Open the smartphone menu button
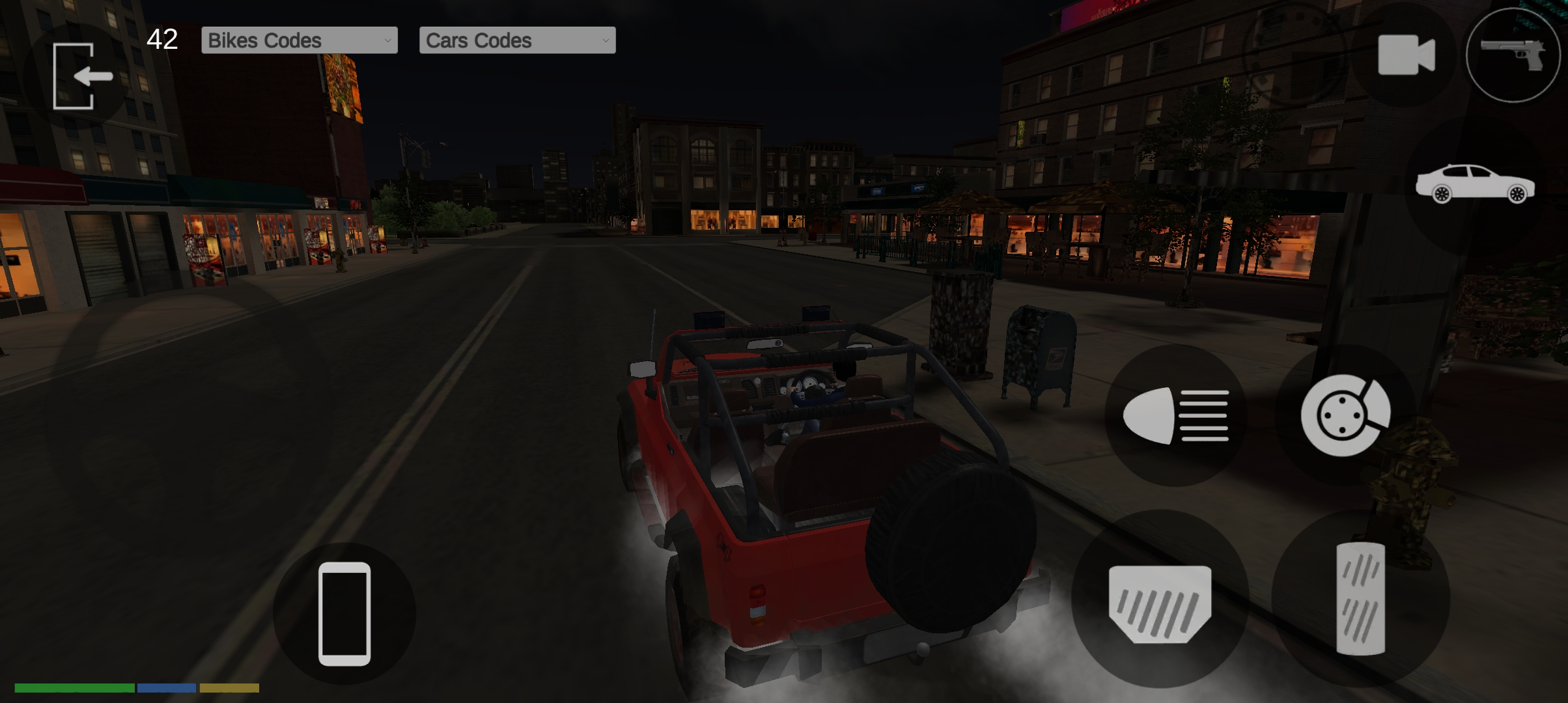 point(344,613)
